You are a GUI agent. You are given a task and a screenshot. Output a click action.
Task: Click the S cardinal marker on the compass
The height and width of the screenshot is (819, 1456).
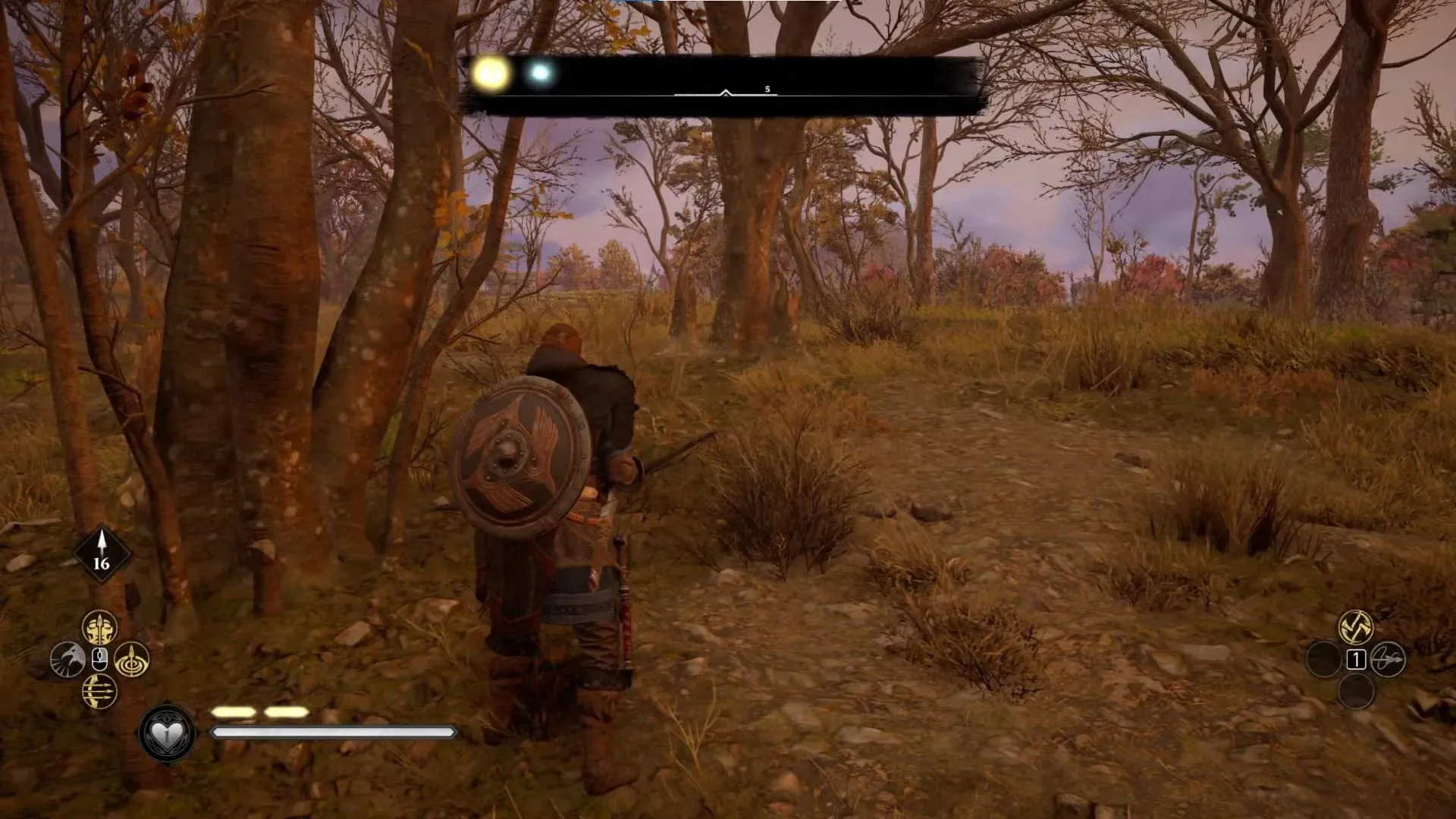click(767, 89)
